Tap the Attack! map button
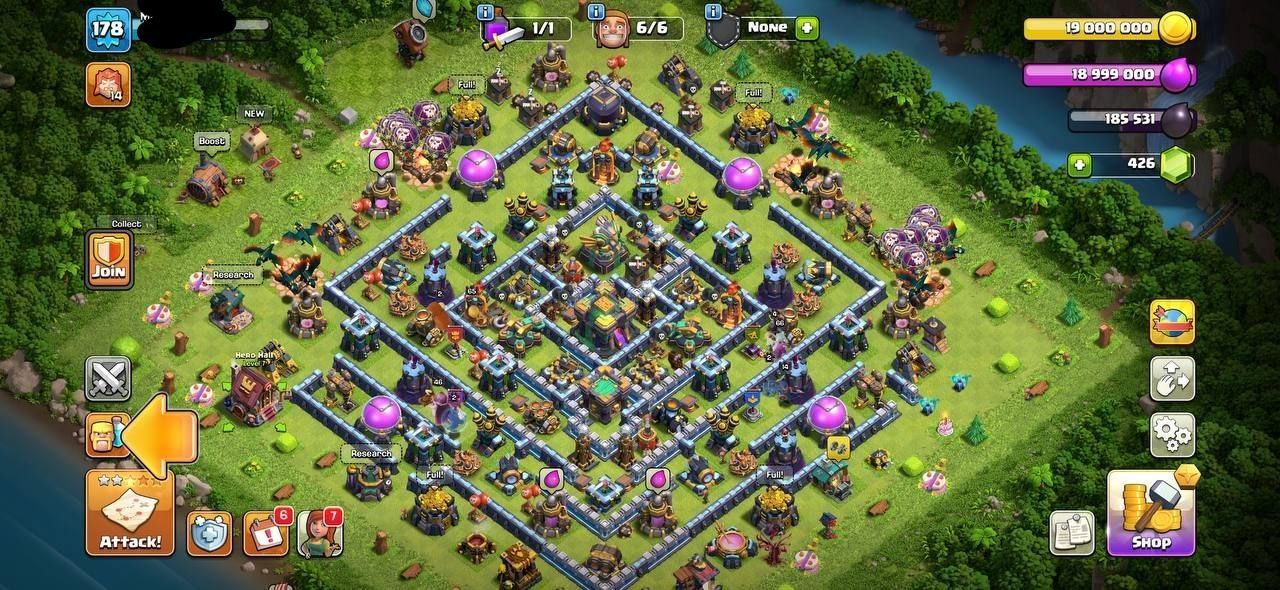This screenshot has width=1280, height=590. click(x=130, y=513)
